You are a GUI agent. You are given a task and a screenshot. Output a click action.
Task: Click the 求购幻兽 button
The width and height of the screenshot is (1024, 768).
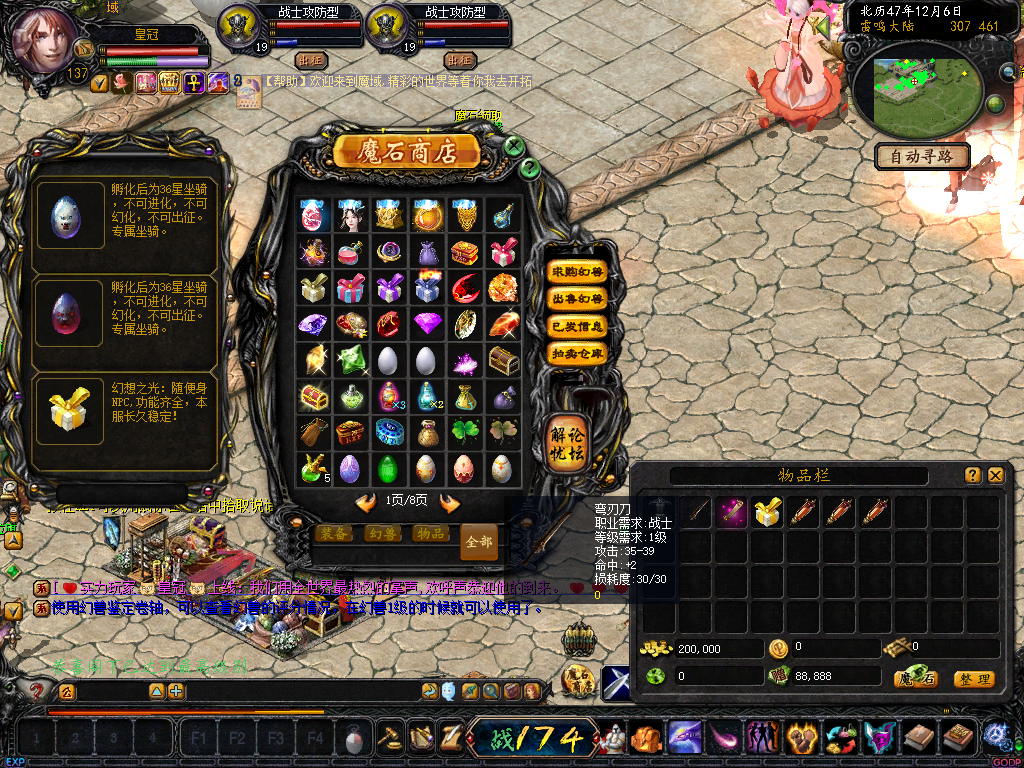pyautogui.click(x=577, y=272)
